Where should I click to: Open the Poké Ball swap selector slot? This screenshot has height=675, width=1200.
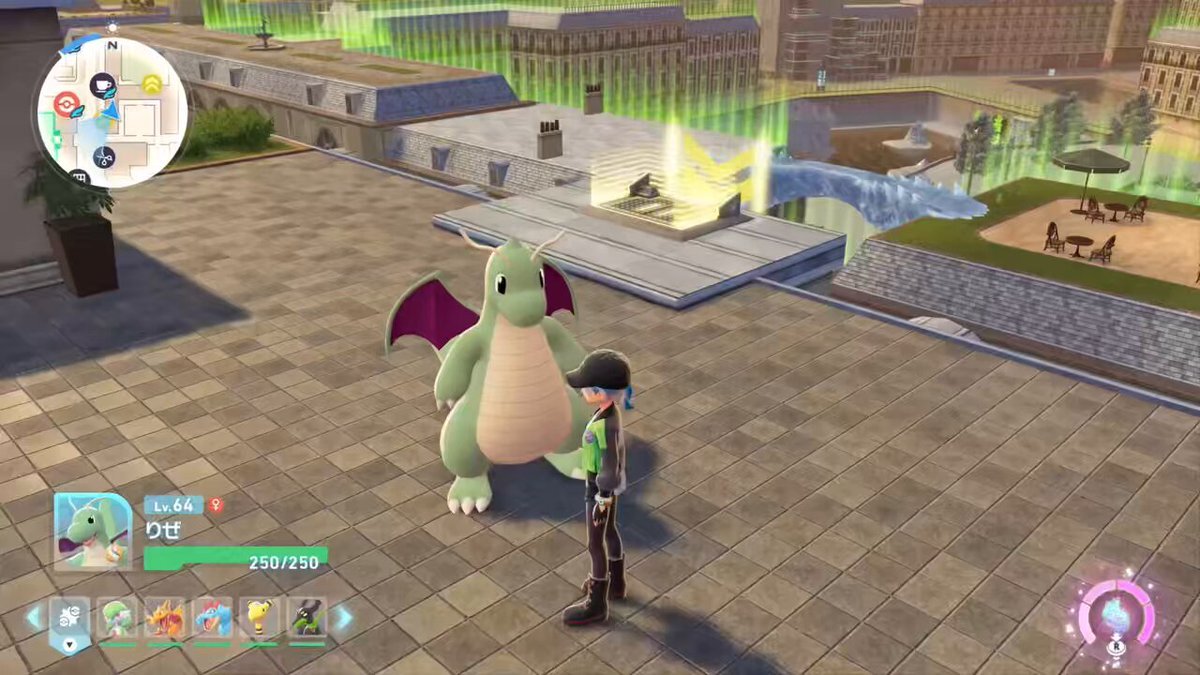[x=70, y=620]
